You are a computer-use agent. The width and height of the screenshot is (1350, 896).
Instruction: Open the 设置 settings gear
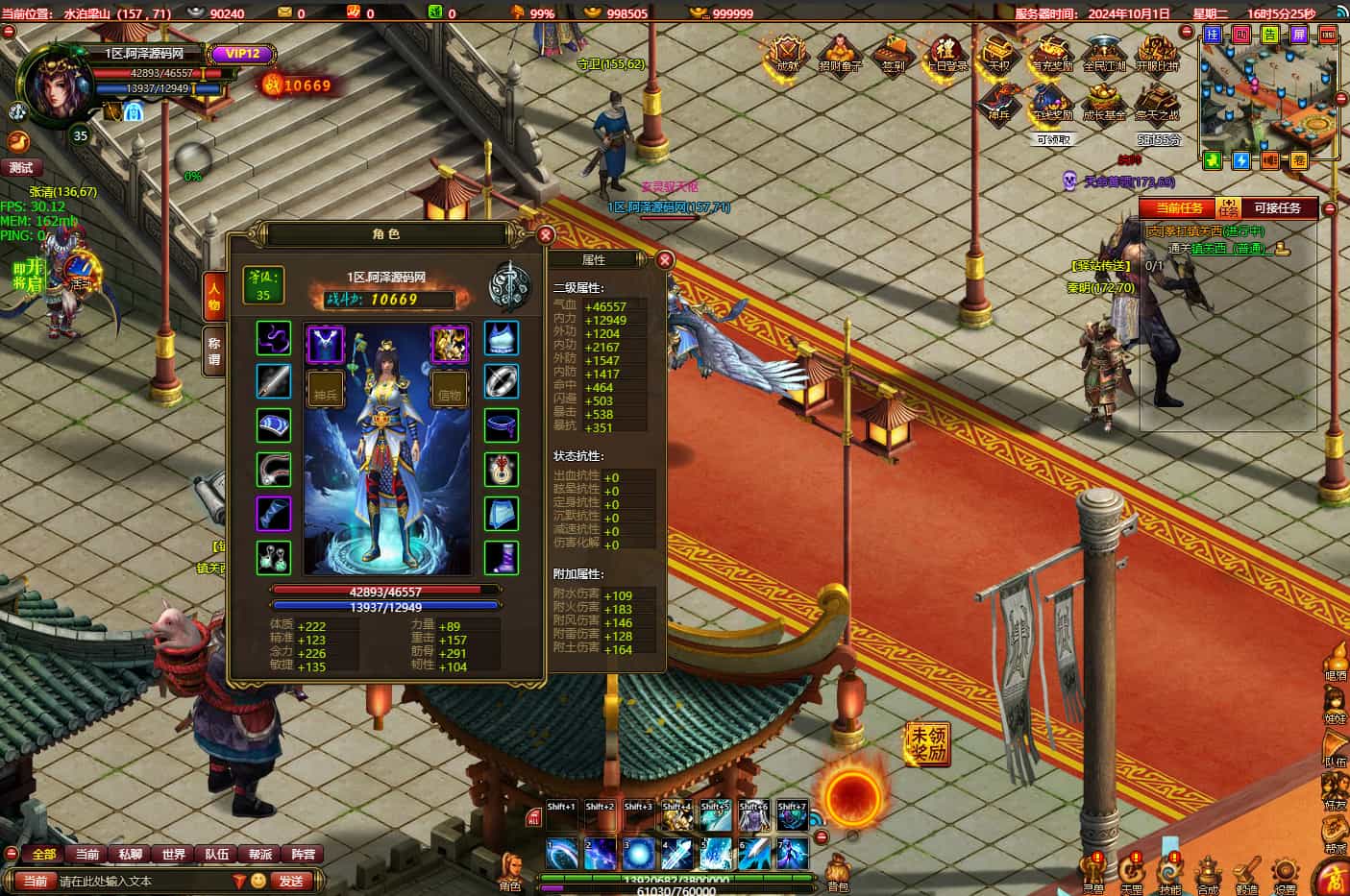coord(1285,872)
